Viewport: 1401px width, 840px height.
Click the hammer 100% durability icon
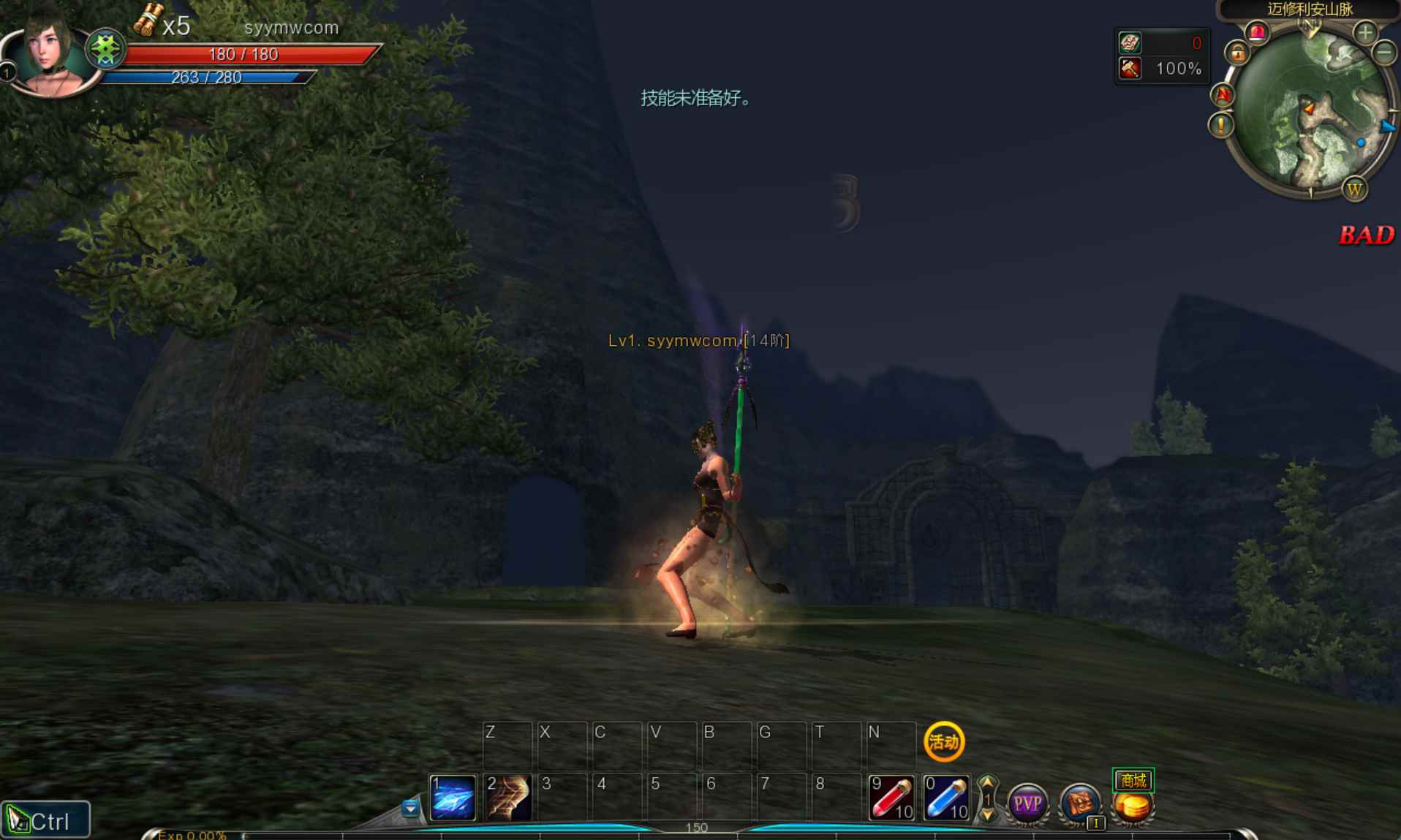(x=1130, y=69)
